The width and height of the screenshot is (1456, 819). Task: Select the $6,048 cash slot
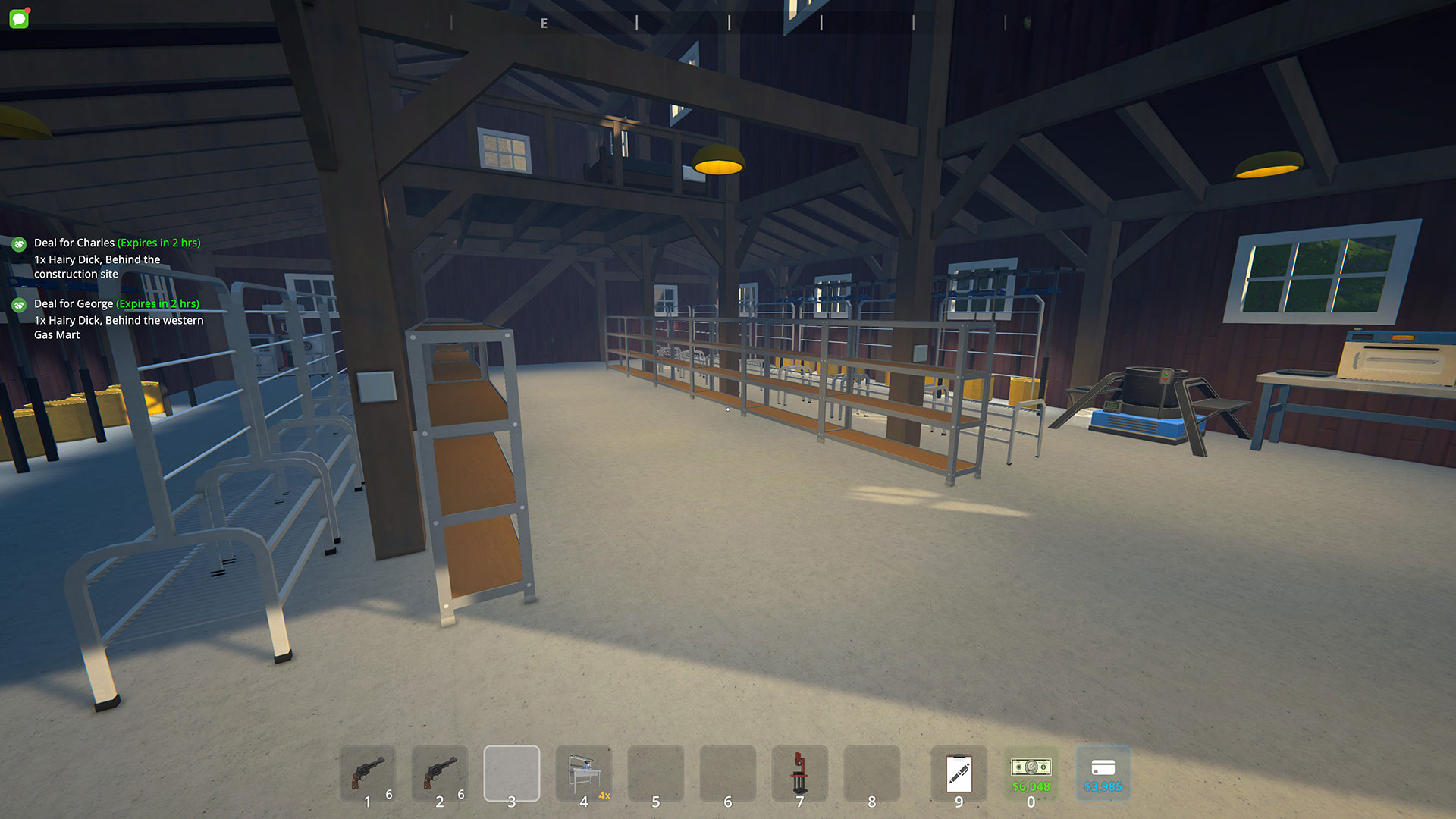1031,773
